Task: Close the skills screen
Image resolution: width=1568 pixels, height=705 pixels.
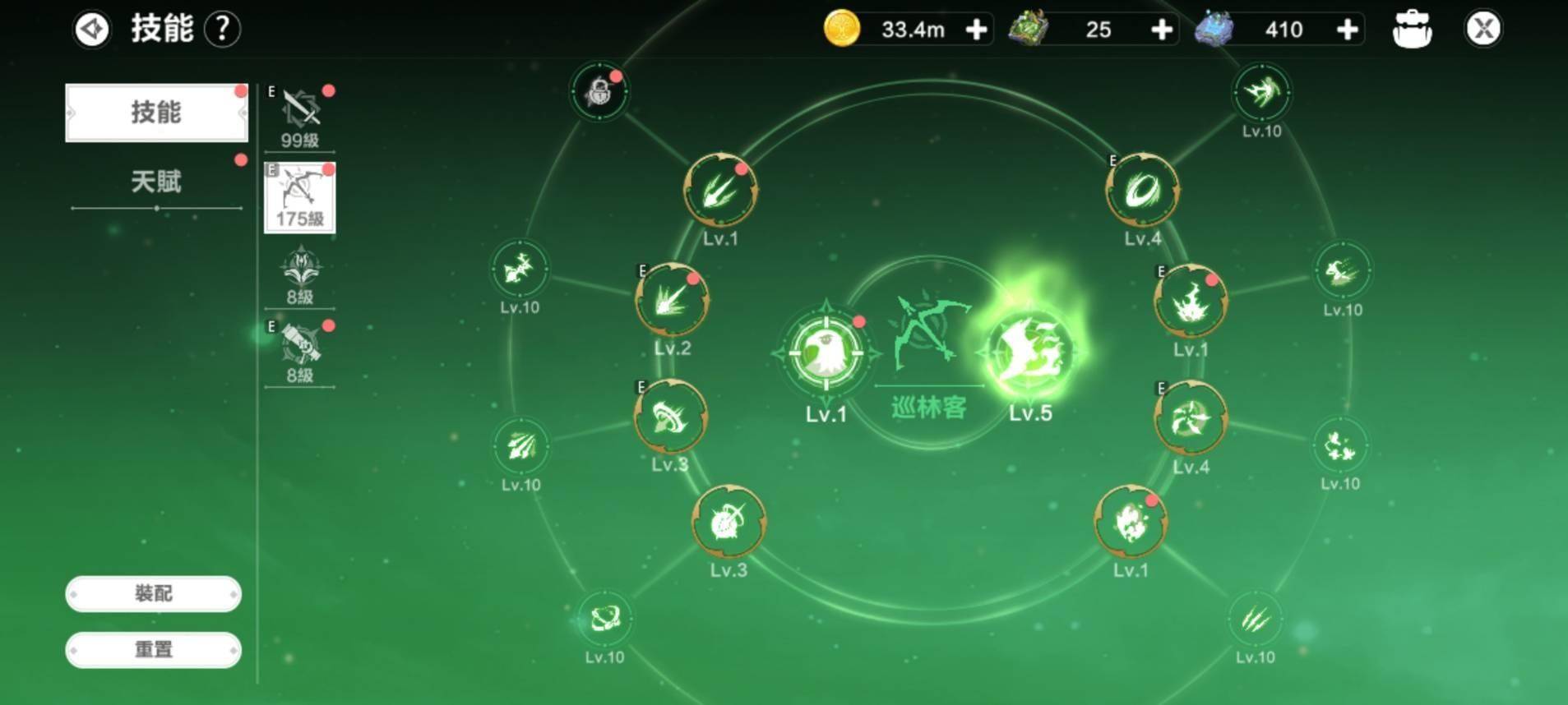Action: (x=1483, y=30)
